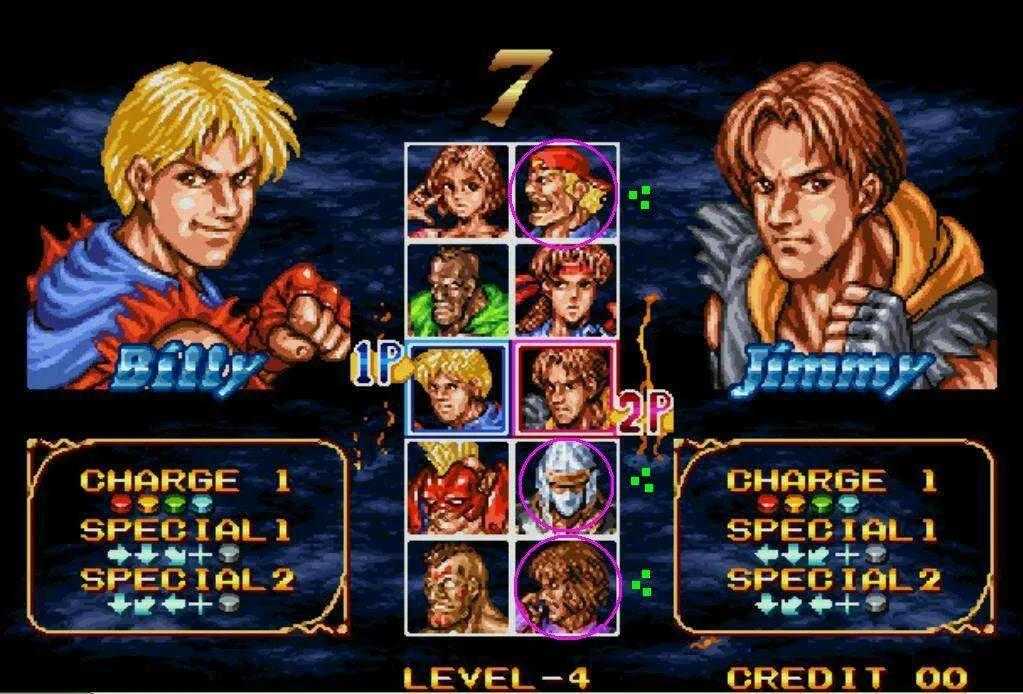Image resolution: width=1023 pixels, height=694 pixels.
Task: Choose the silver-helmeted ninja portrait
Action: pos(564,487)
